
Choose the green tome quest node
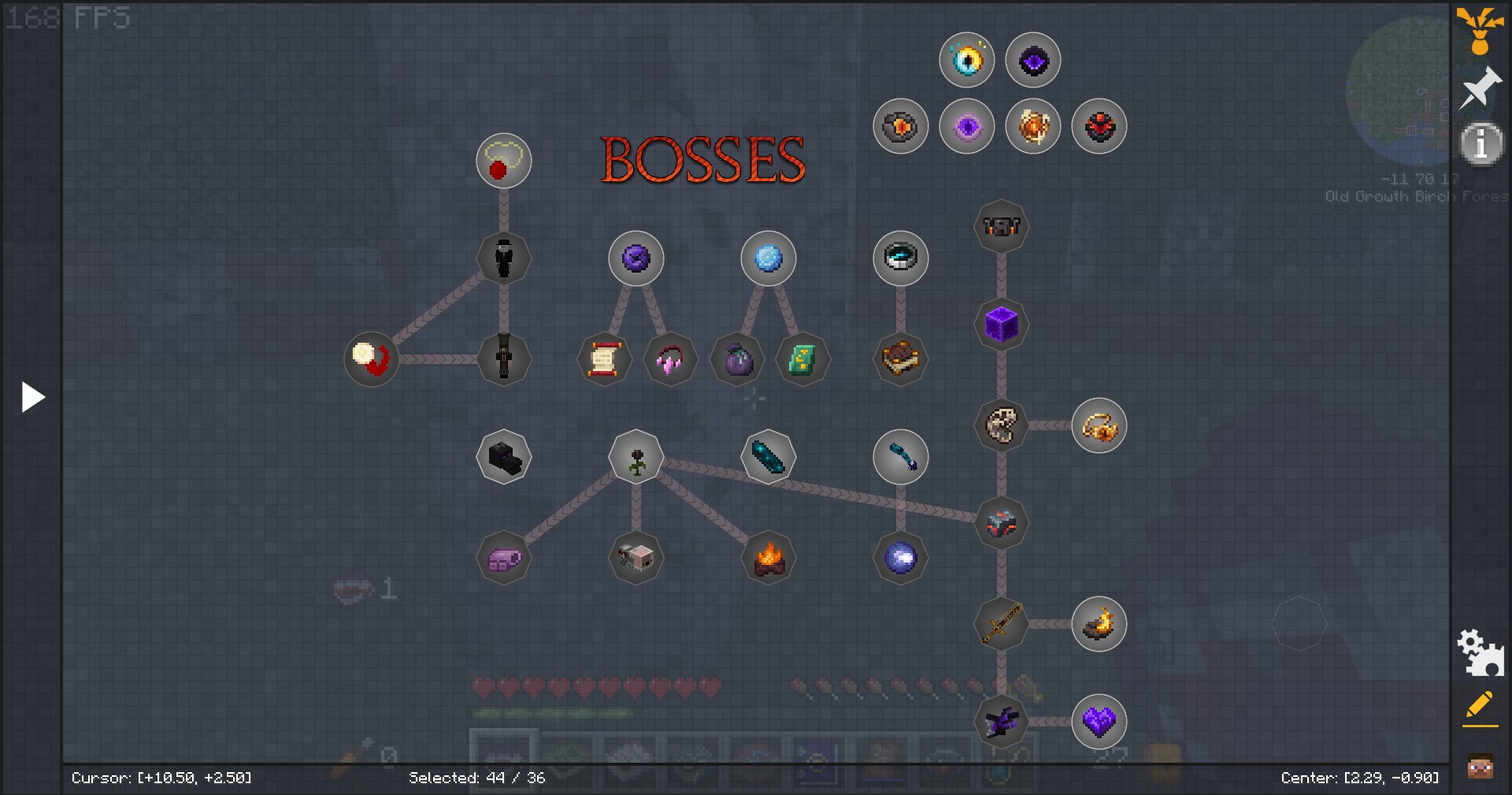coord(802,359)
